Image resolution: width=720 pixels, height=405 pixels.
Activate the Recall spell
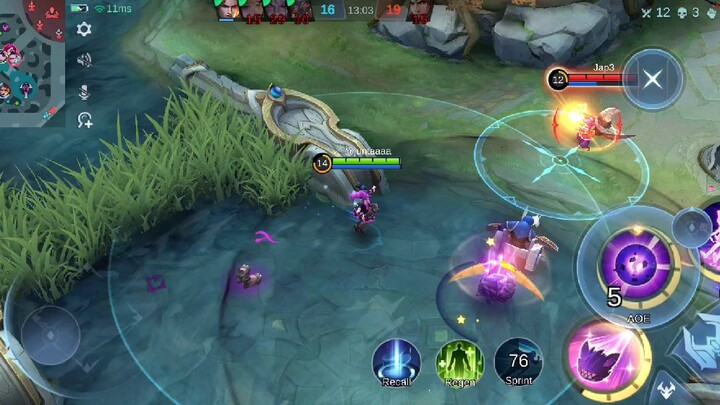(396, 362)
